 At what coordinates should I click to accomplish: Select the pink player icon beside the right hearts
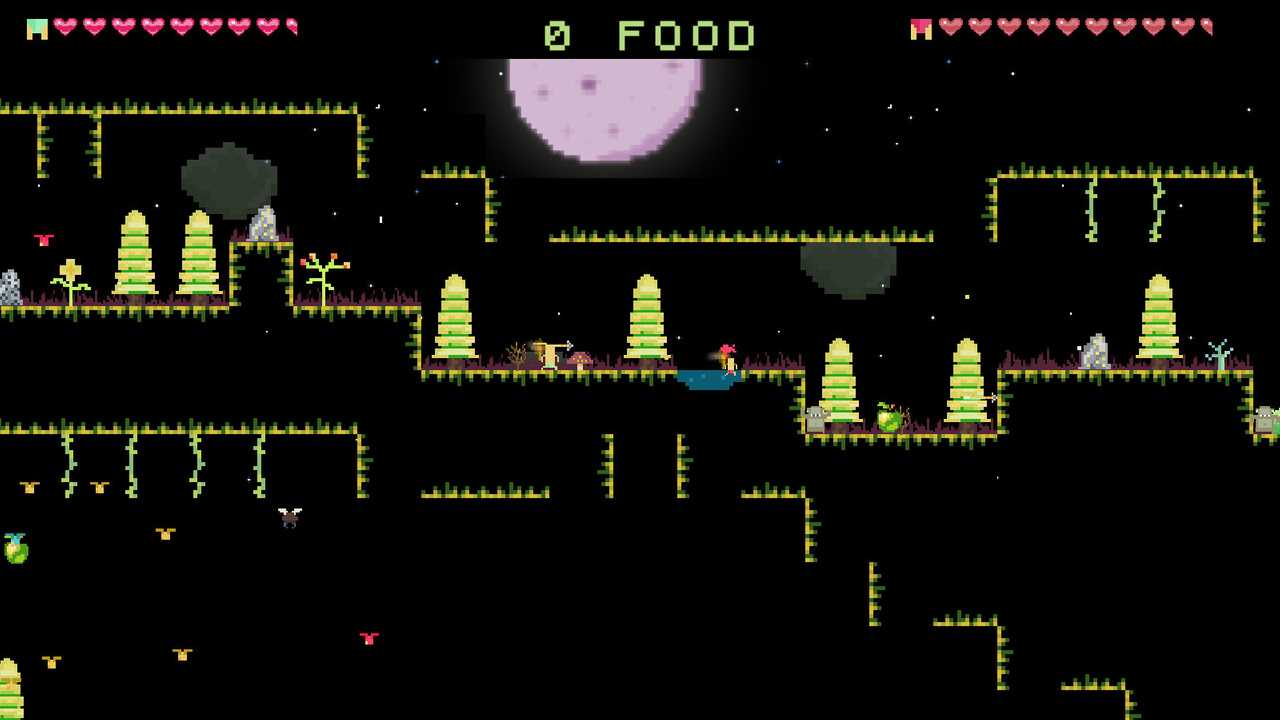pos(921,29)
